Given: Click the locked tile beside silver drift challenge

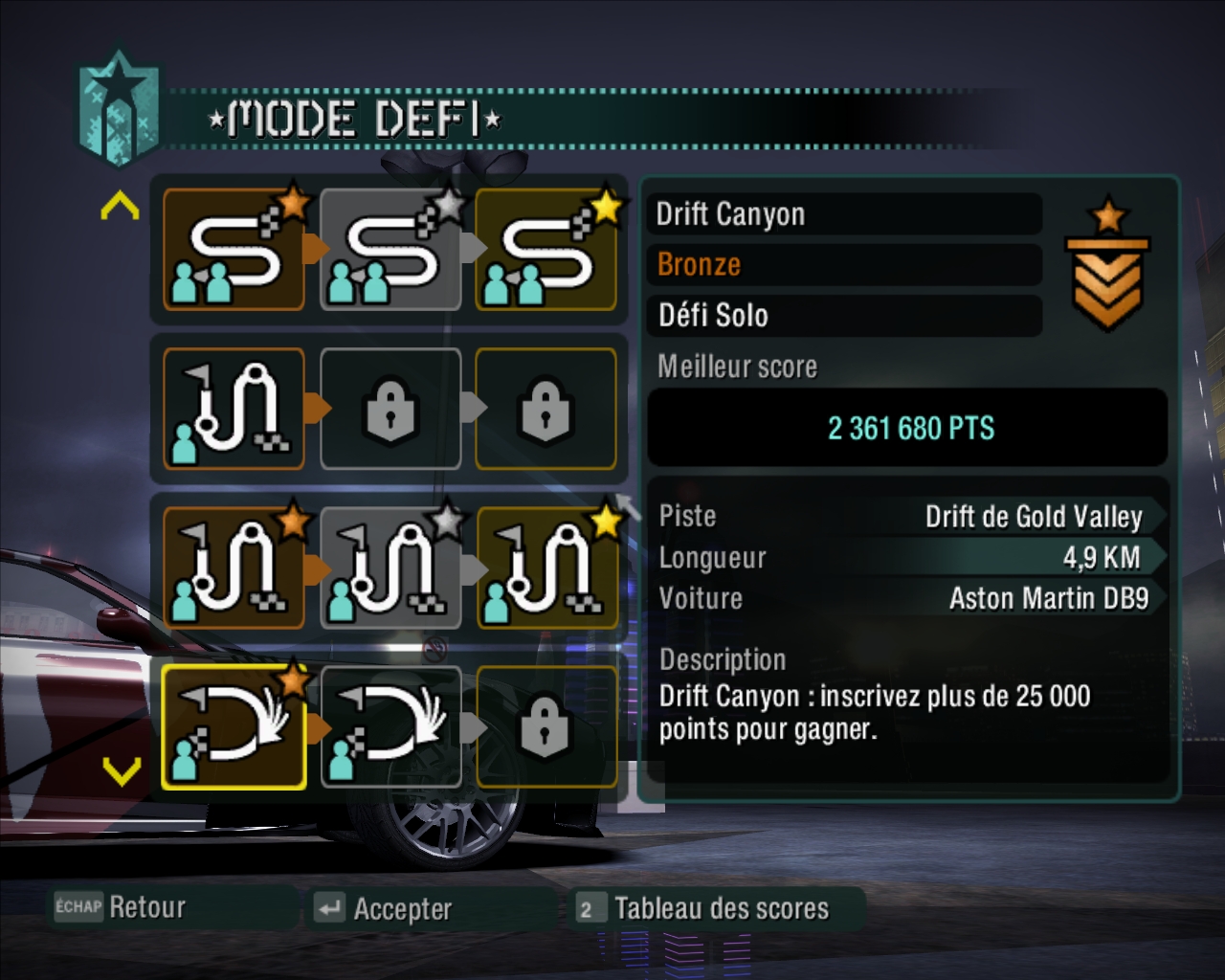Looking at the screenshot, I should (x=546, y=728).
